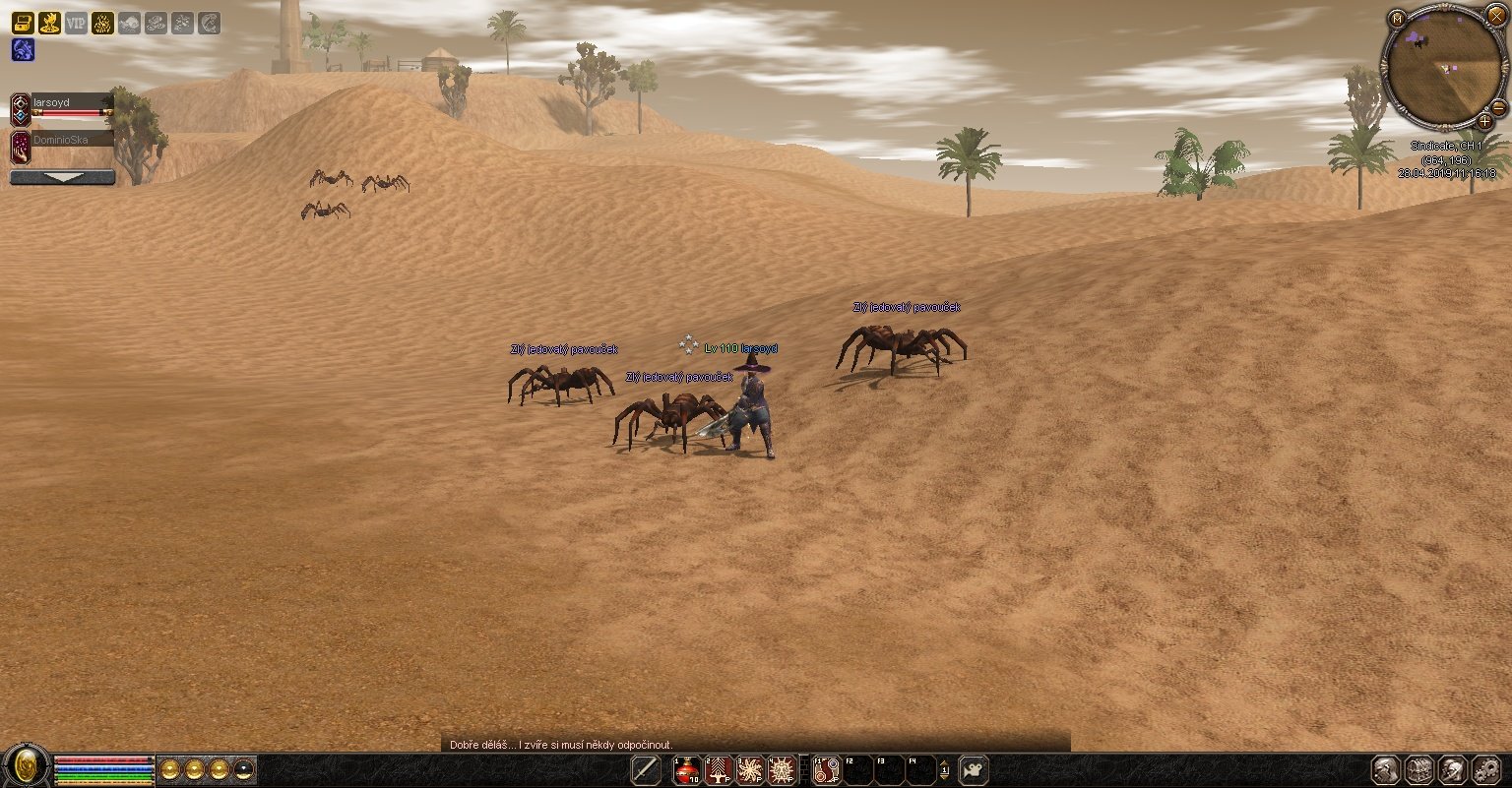Activate the spinning burst skill in slot 3
The height and width of the screenshot is (788, 1512).
(x=750, y=769)
